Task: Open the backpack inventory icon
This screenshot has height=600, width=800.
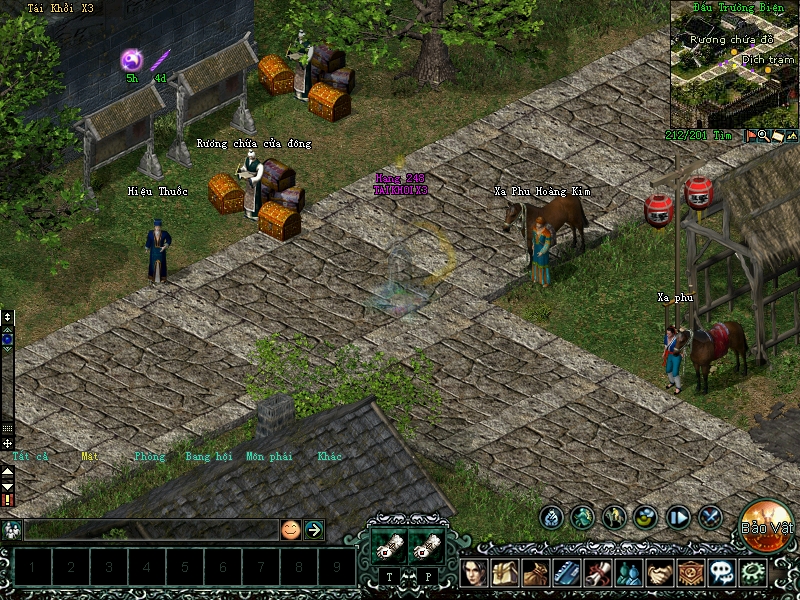Action: (x=505, y=573)
